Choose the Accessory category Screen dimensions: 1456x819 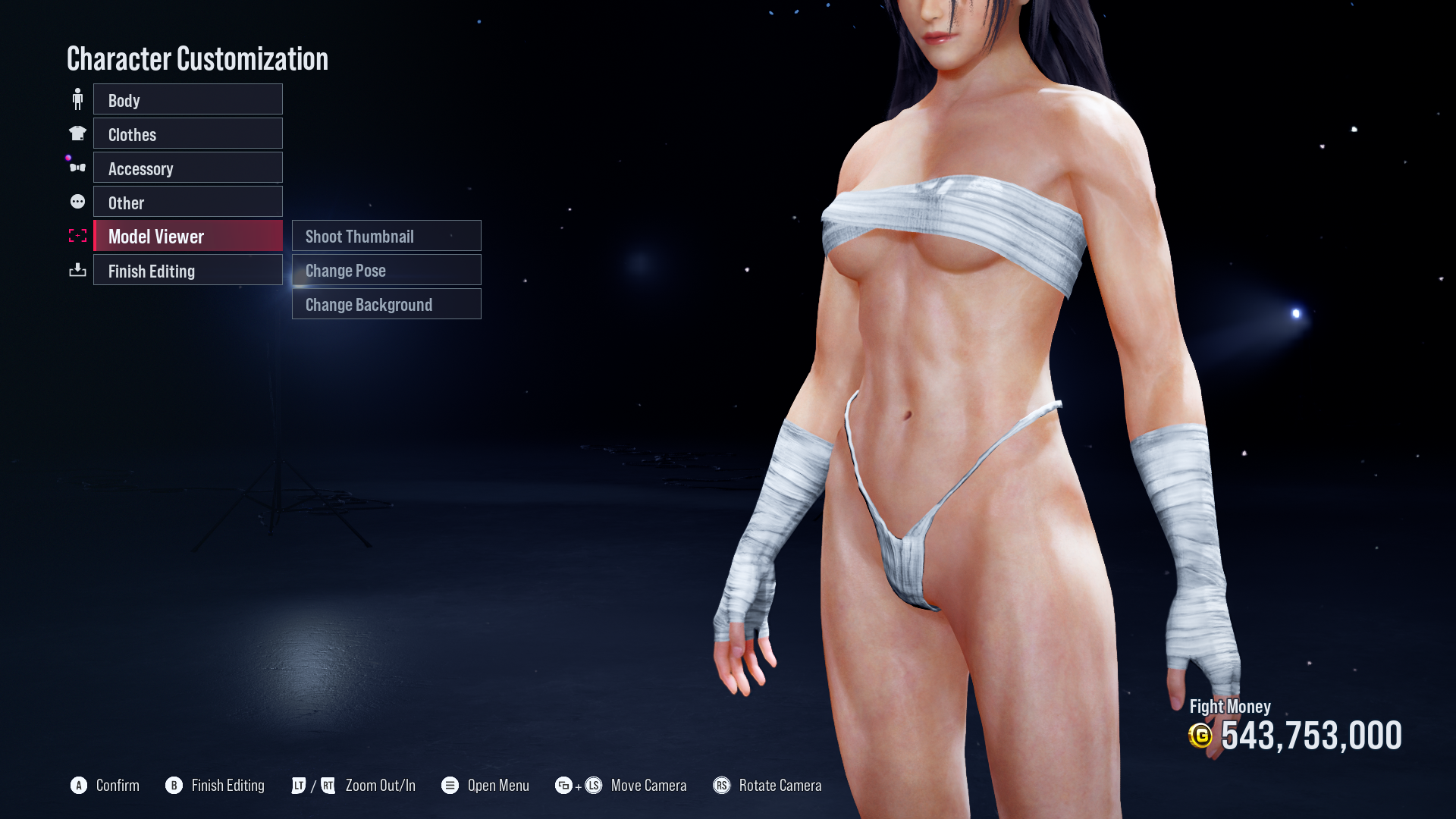click(187, 168)
